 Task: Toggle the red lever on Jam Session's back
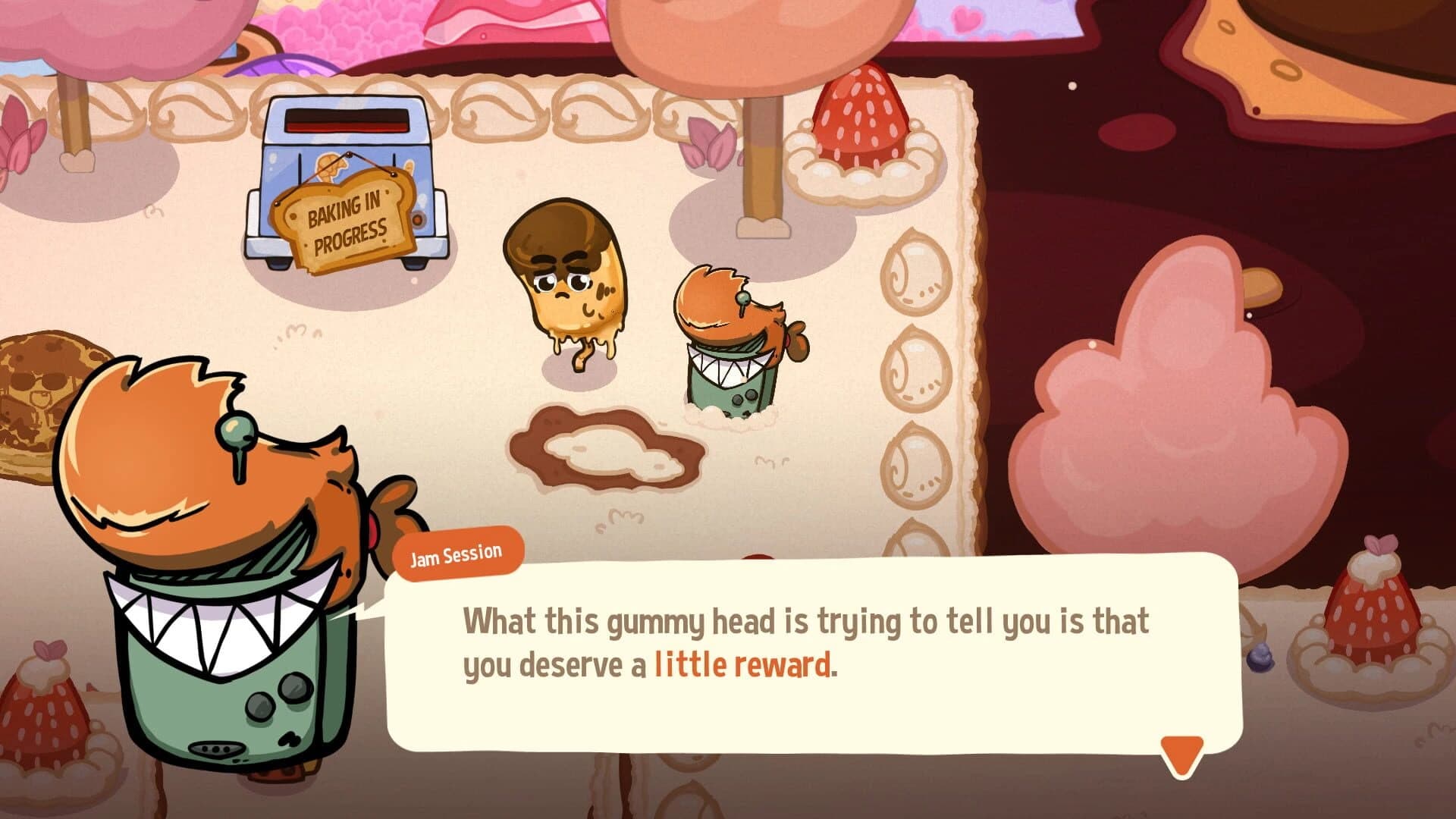point(372,531)
